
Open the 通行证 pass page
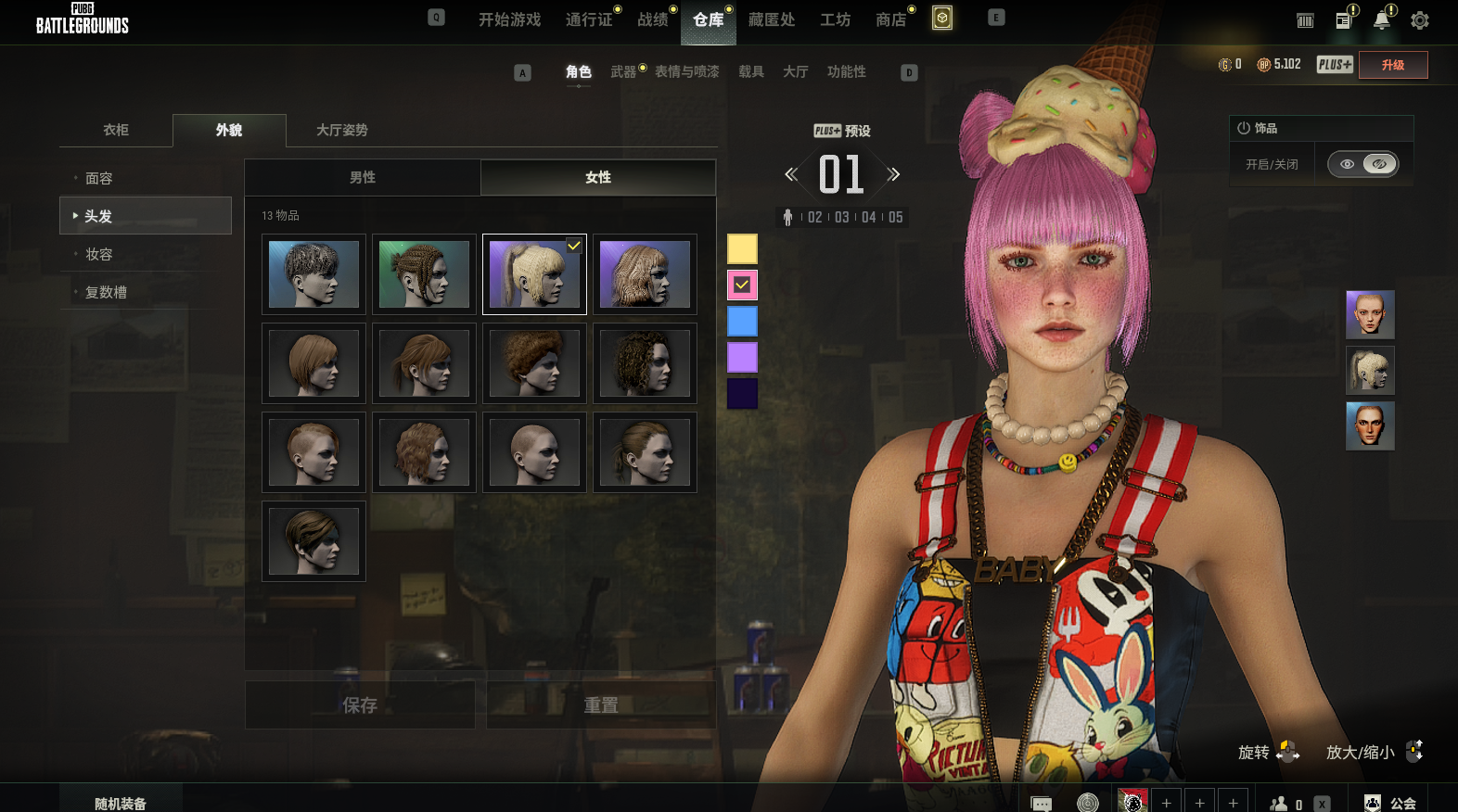coord(589,19)
